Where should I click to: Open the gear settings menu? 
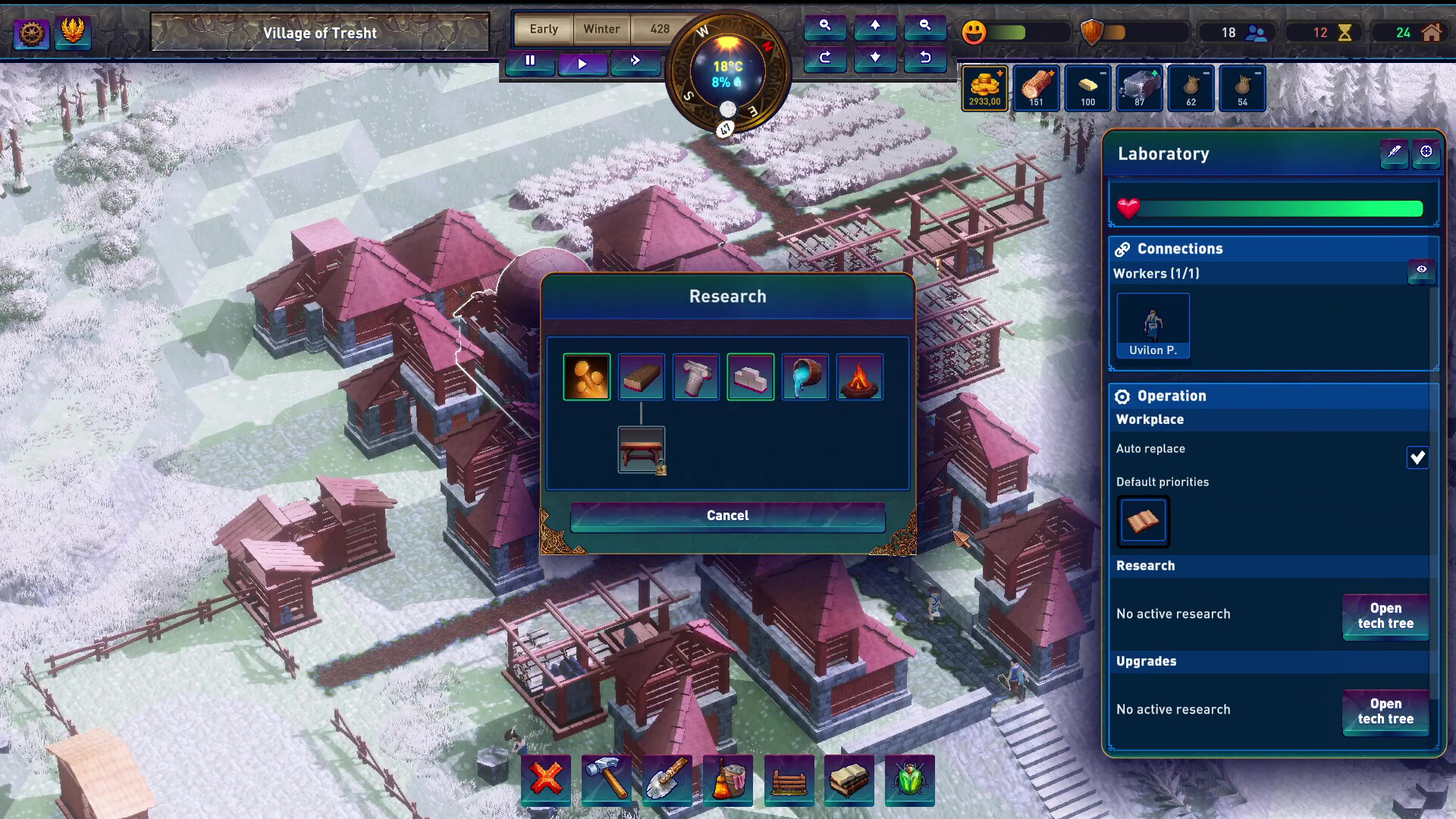tap(31, 33)
